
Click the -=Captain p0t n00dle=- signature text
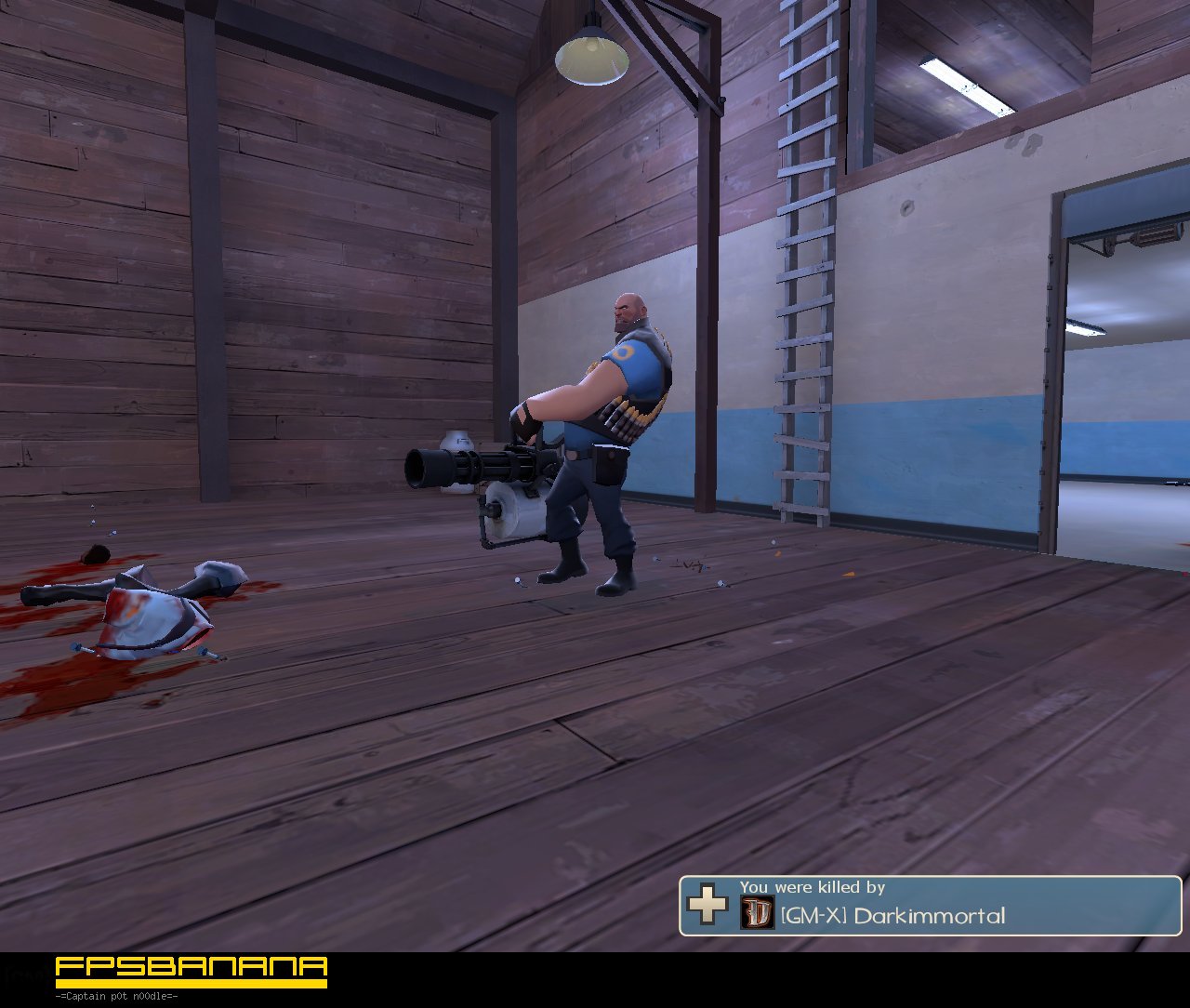click(116, 994)
